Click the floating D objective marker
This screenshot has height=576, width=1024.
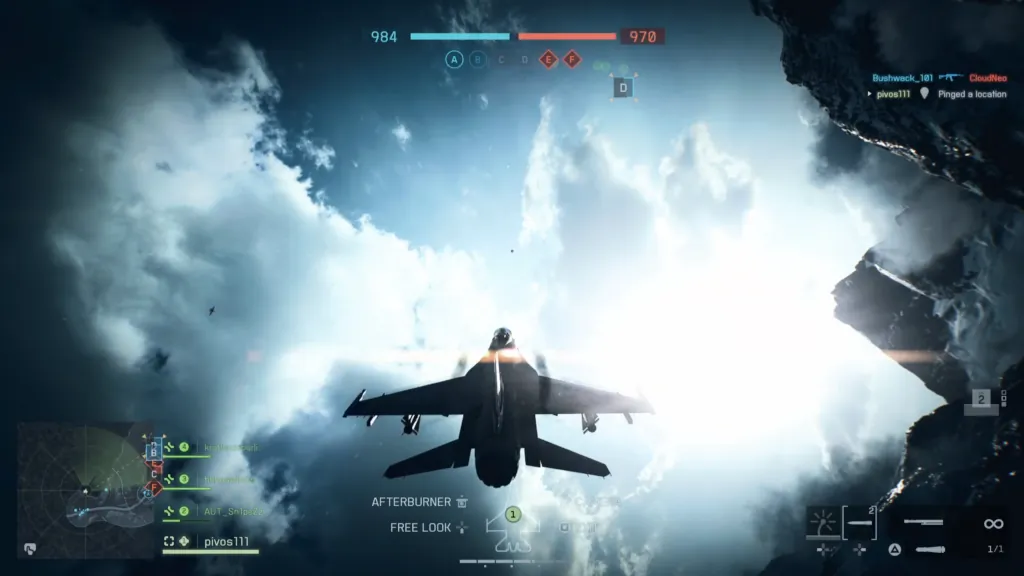[x=623, y=88]
